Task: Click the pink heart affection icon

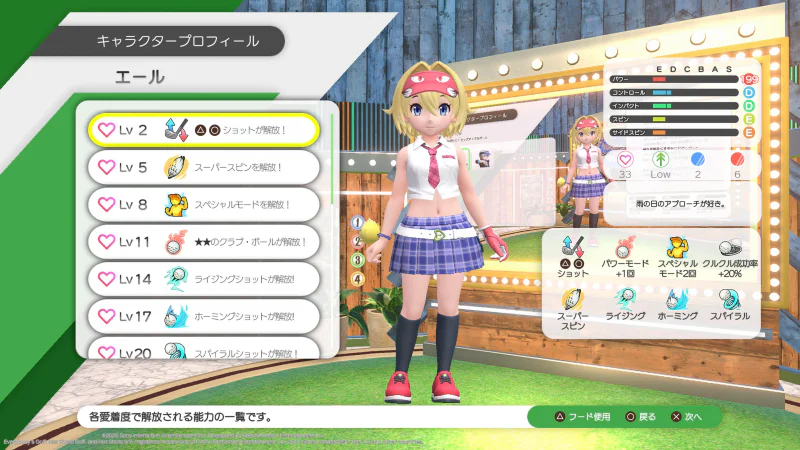Action: [x=625, y=160]
